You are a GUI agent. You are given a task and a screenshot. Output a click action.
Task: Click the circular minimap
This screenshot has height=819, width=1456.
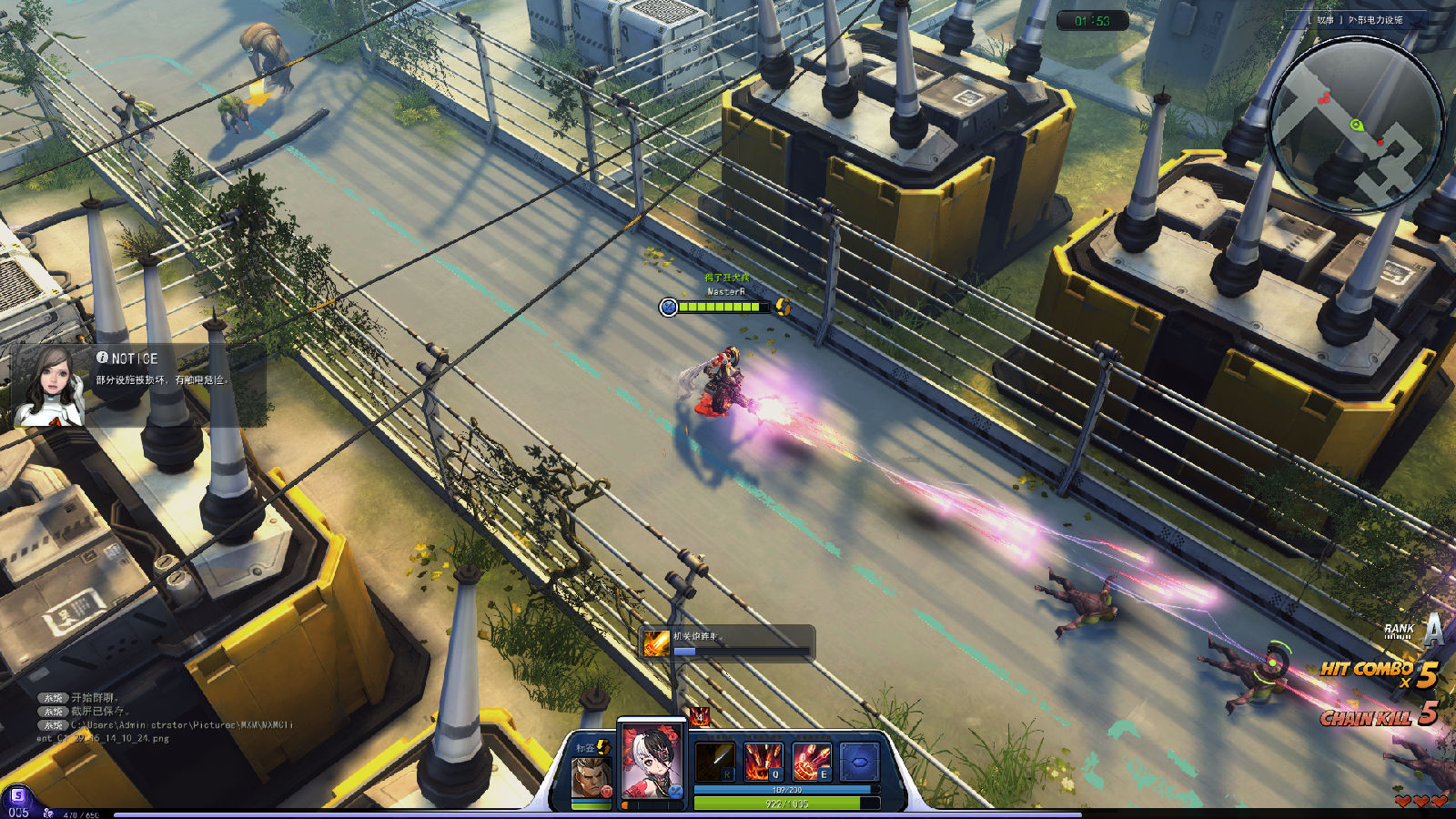coord(1355,125)
